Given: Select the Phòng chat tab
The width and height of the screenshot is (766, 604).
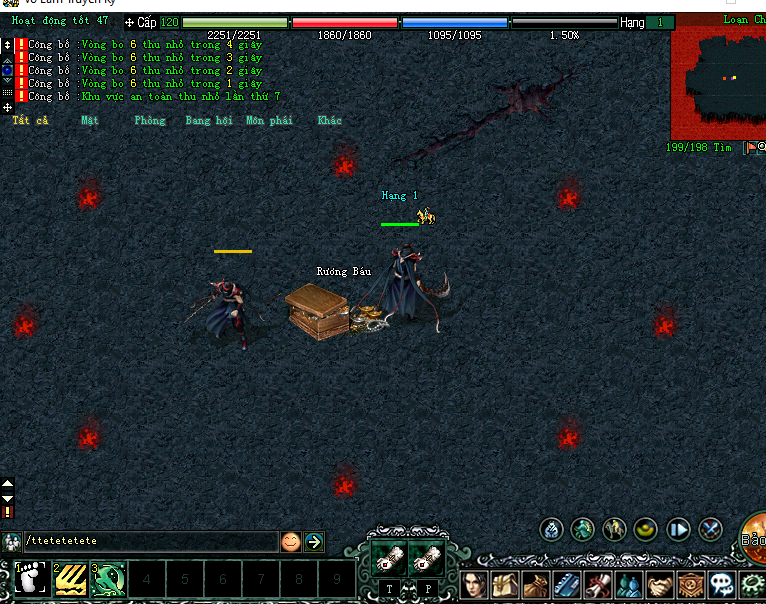Looking at the screenshot, I should click(149, 120).
